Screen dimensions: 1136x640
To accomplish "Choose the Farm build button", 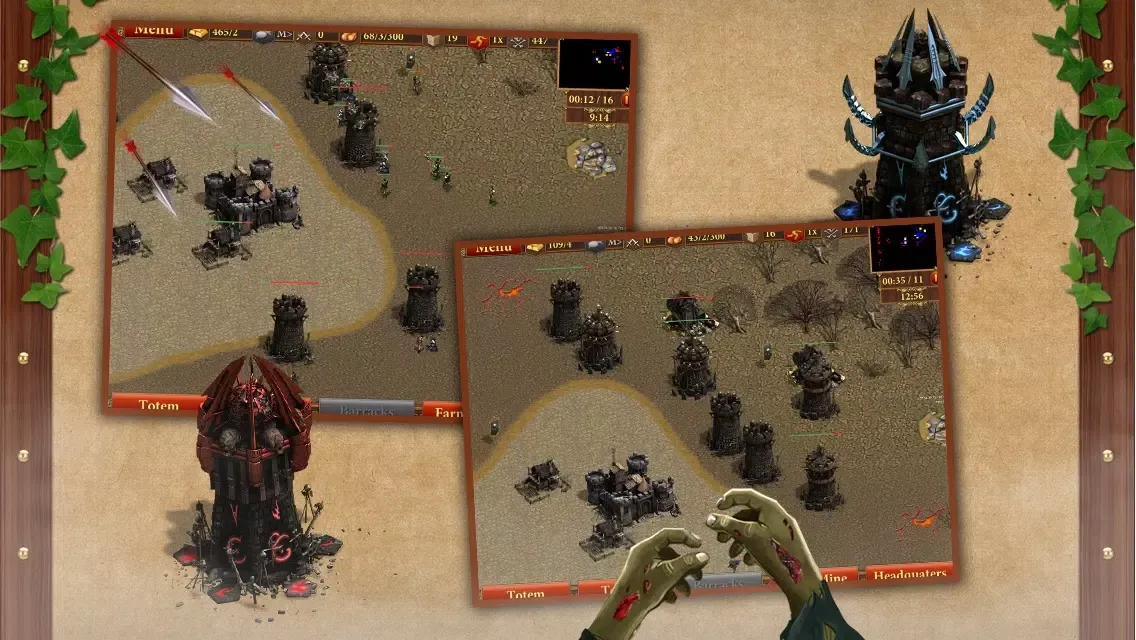I will pos(441,410).
